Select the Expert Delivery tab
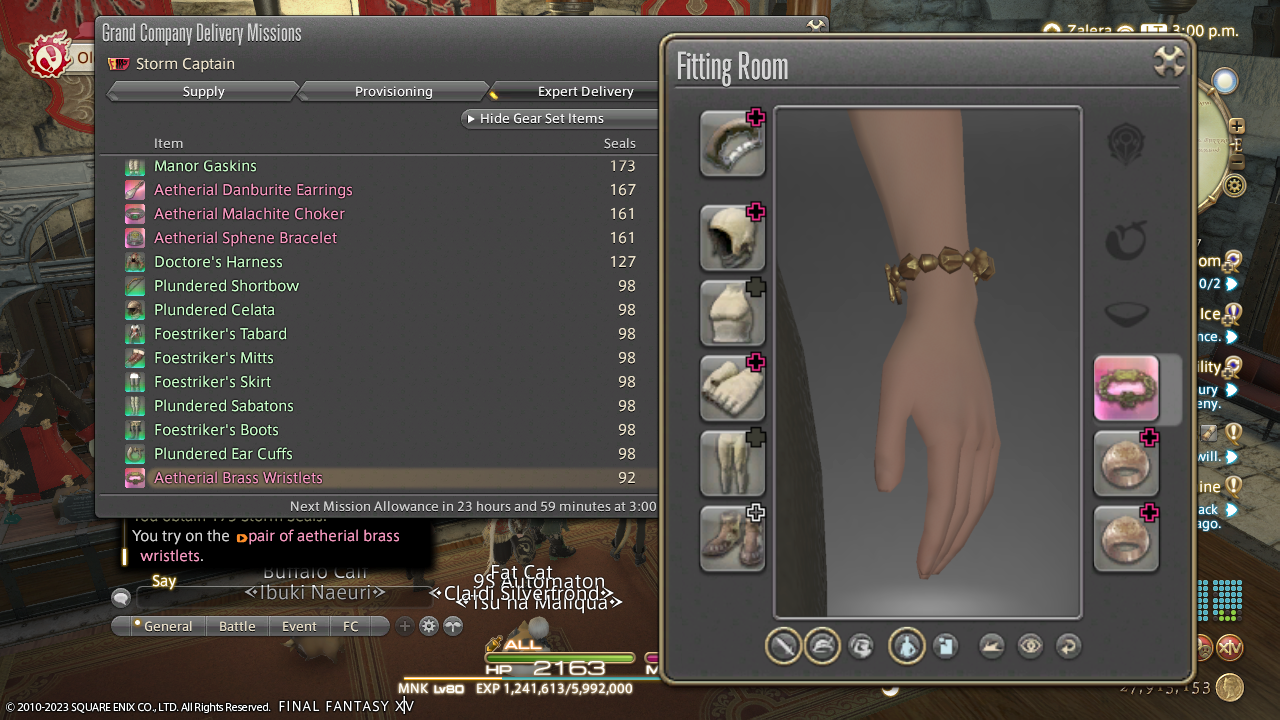 [x=585, y=91]
